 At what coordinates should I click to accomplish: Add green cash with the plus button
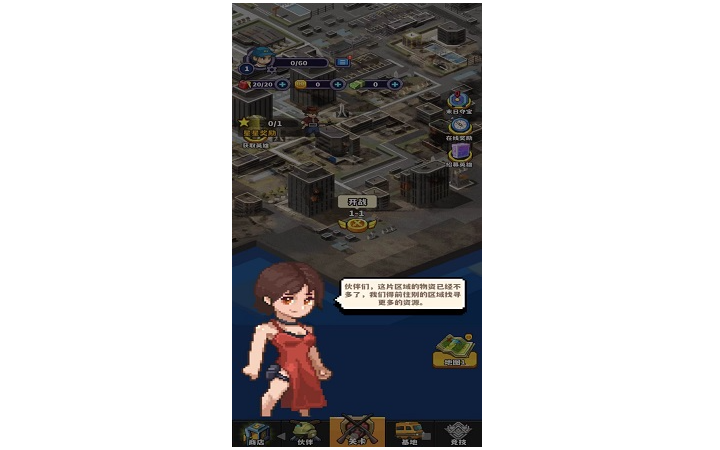pyautogui.click(x=396, y=84)
